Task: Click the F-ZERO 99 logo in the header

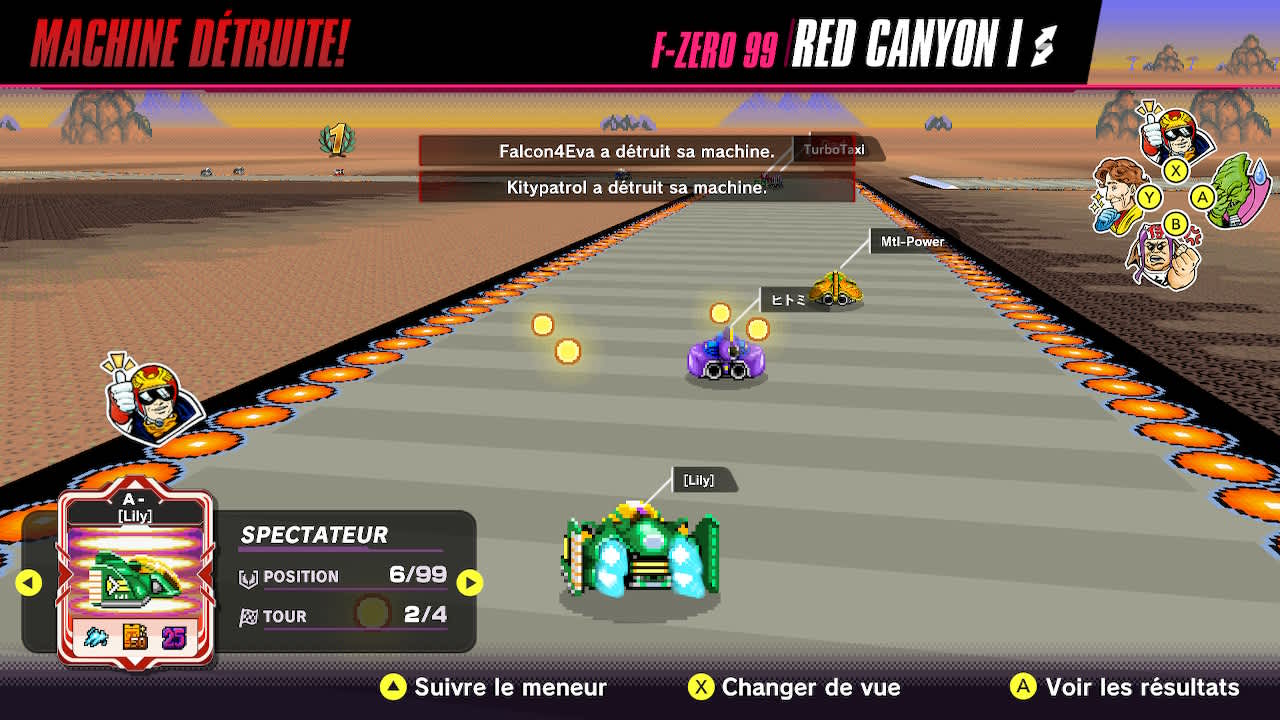Action: coord(715,43)
